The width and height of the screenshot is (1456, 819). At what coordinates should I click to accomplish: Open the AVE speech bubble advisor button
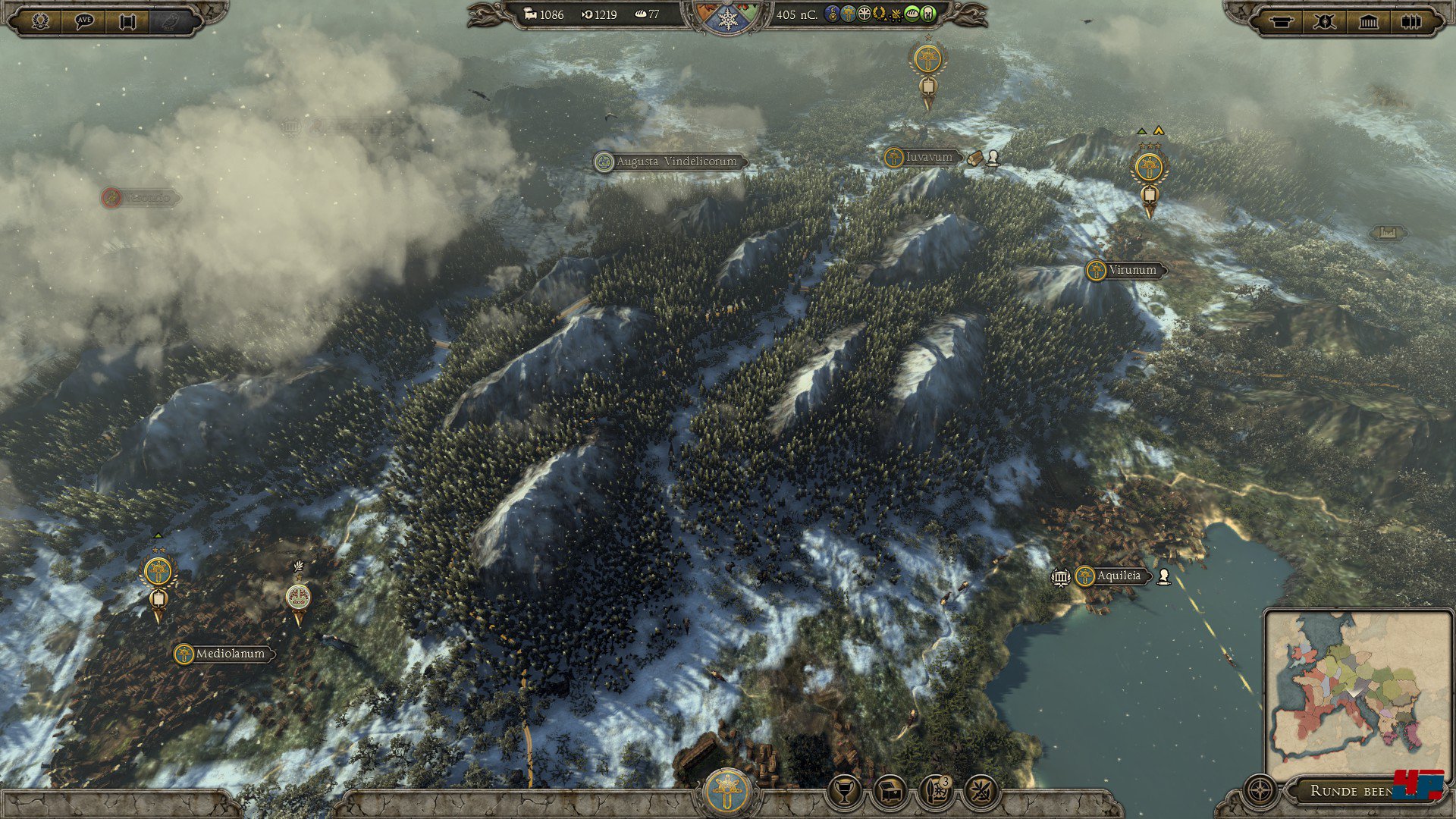[84, 20]
